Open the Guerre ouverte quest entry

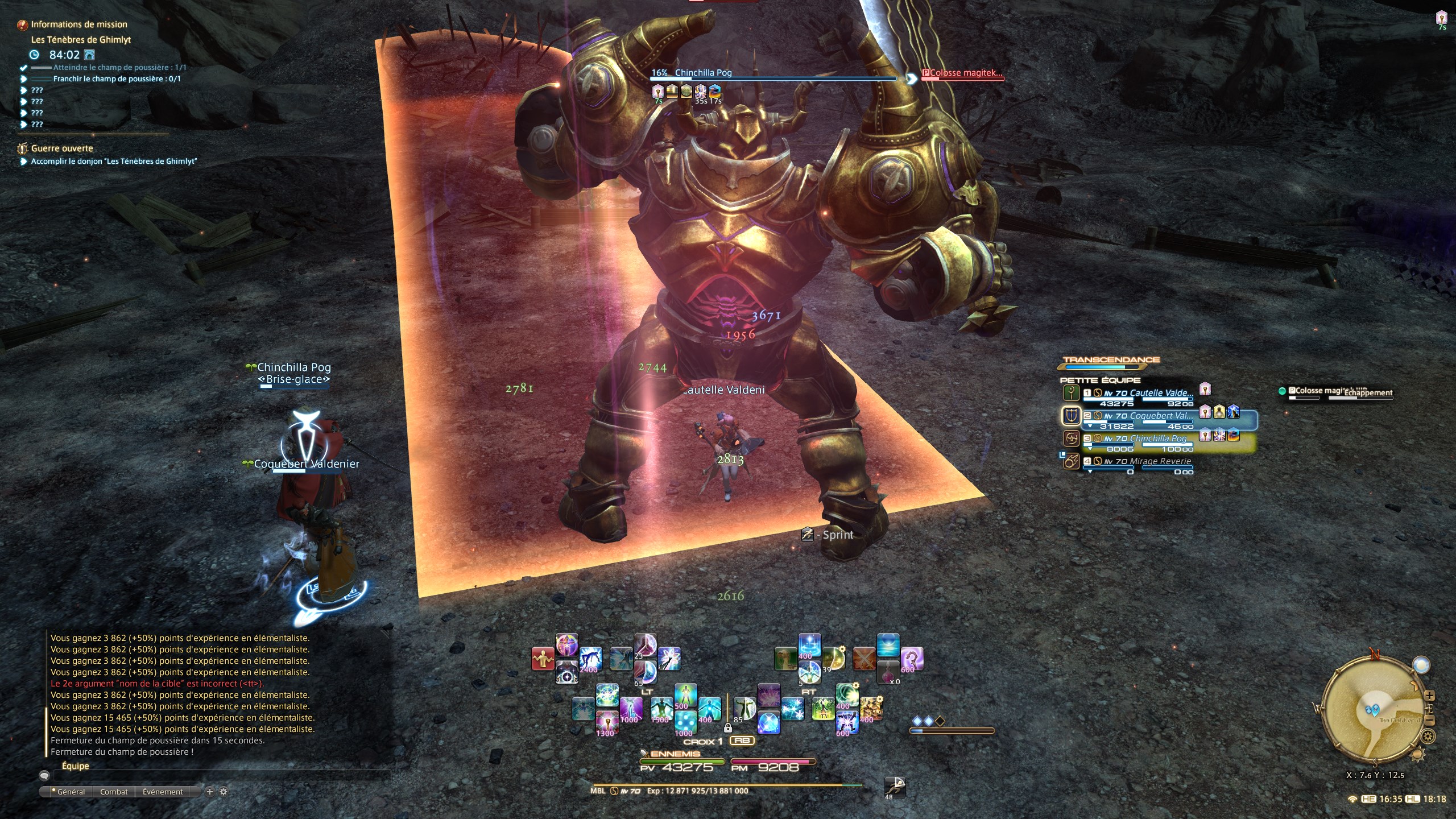(61, 148)
